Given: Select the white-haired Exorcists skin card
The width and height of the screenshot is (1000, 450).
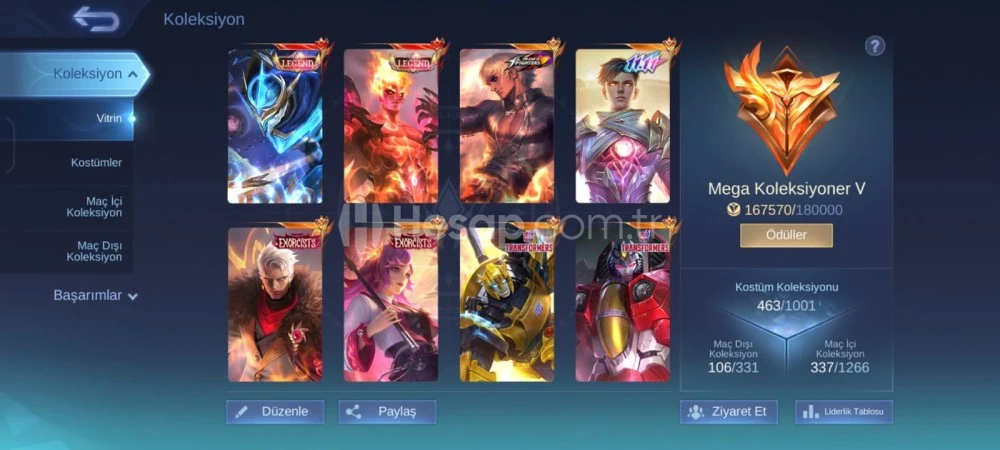Looking at the screenshot, I should [x=275, y=304].
